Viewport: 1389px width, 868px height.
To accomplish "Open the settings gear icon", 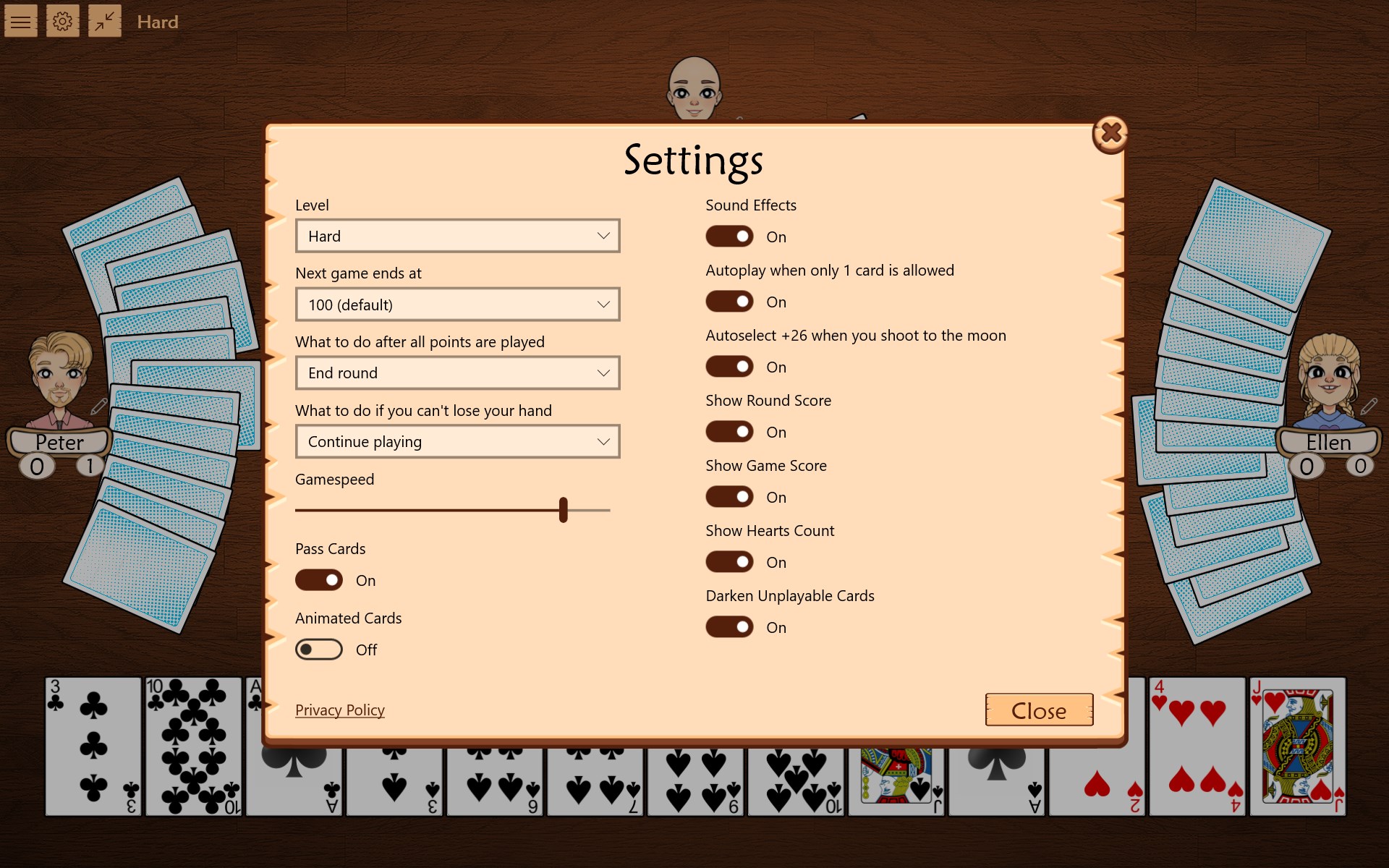I will pyautogui.click(x=63, y=21).
